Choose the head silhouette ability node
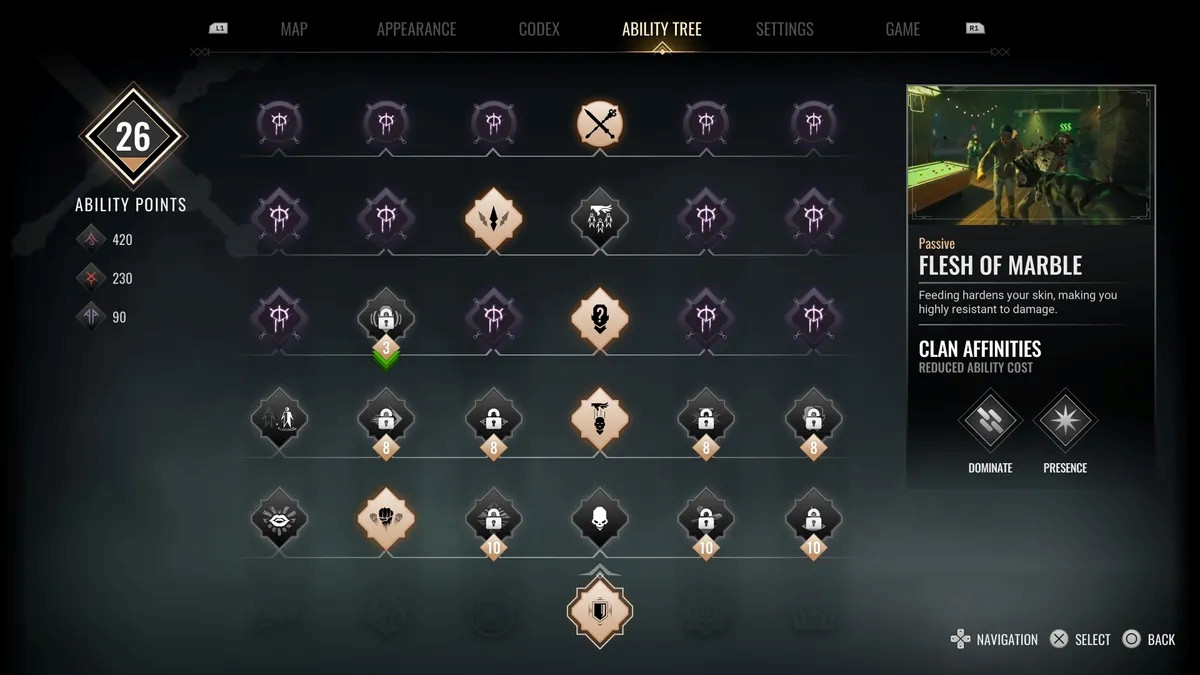Screen dimensions: 1200x675 tap(600, 320)
